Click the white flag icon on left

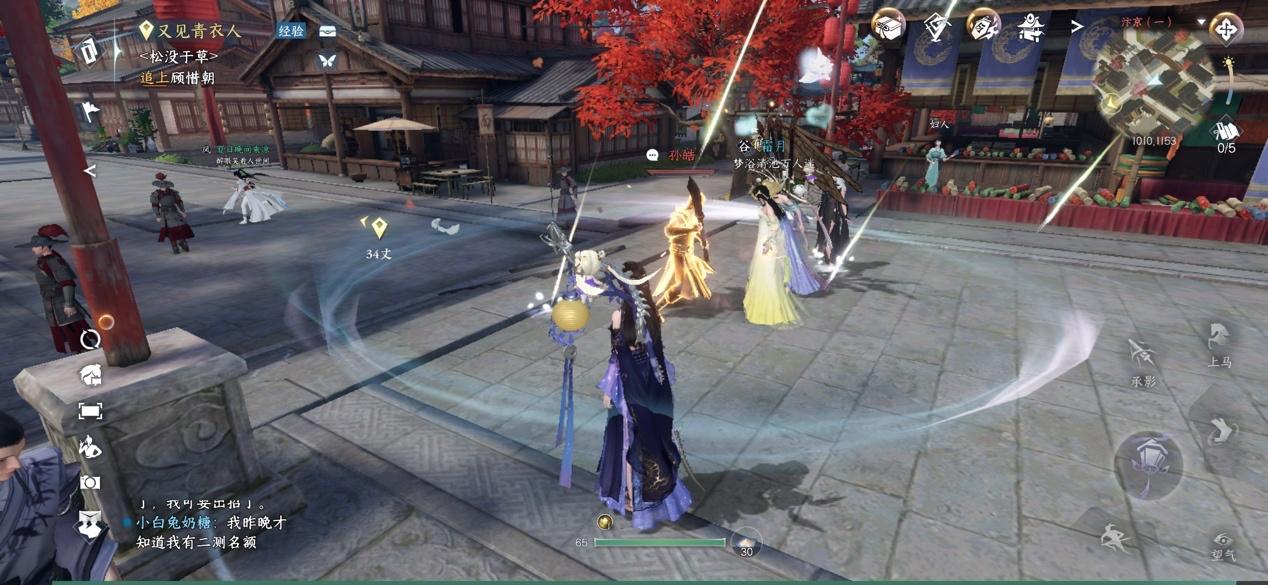90,111
